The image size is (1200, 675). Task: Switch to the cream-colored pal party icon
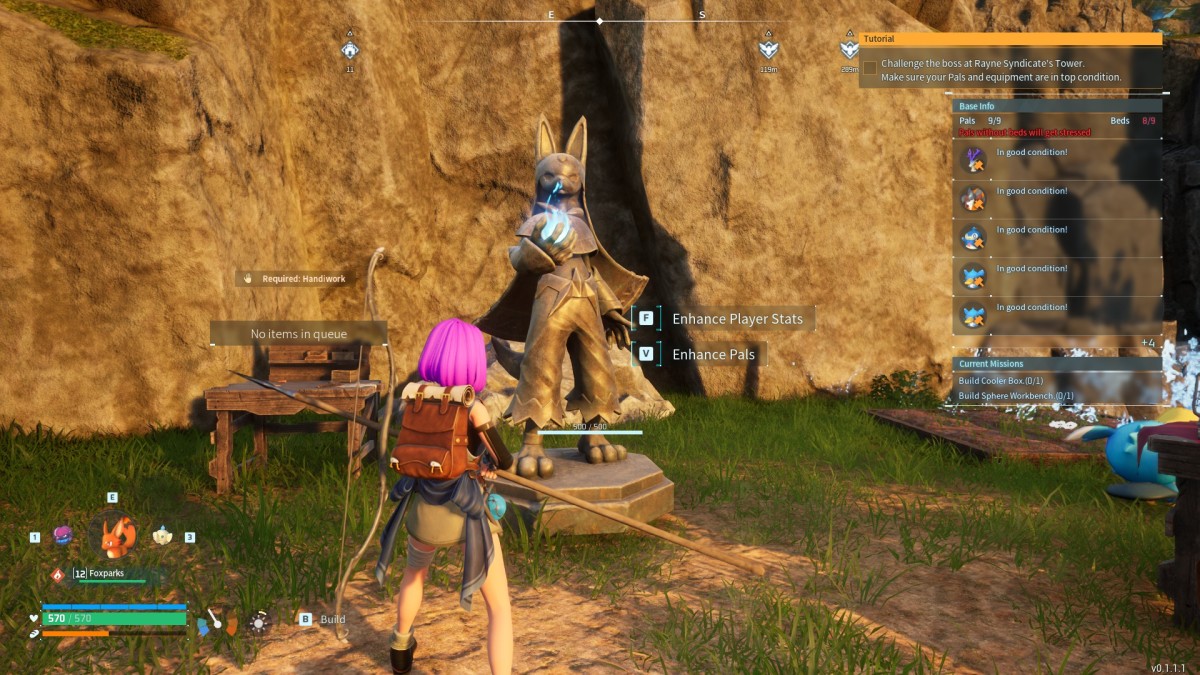click(x=163, y=536)
